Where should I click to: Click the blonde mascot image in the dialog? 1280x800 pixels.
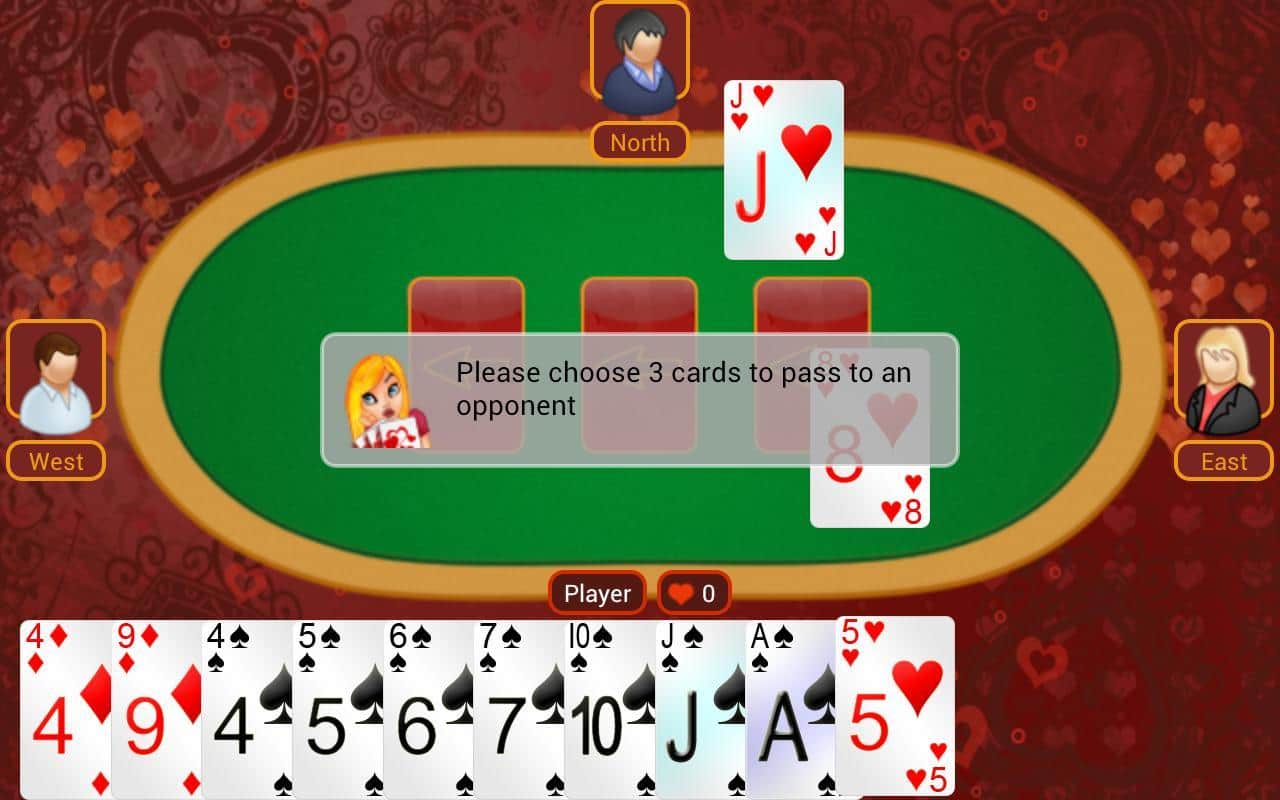coord(385,400)
